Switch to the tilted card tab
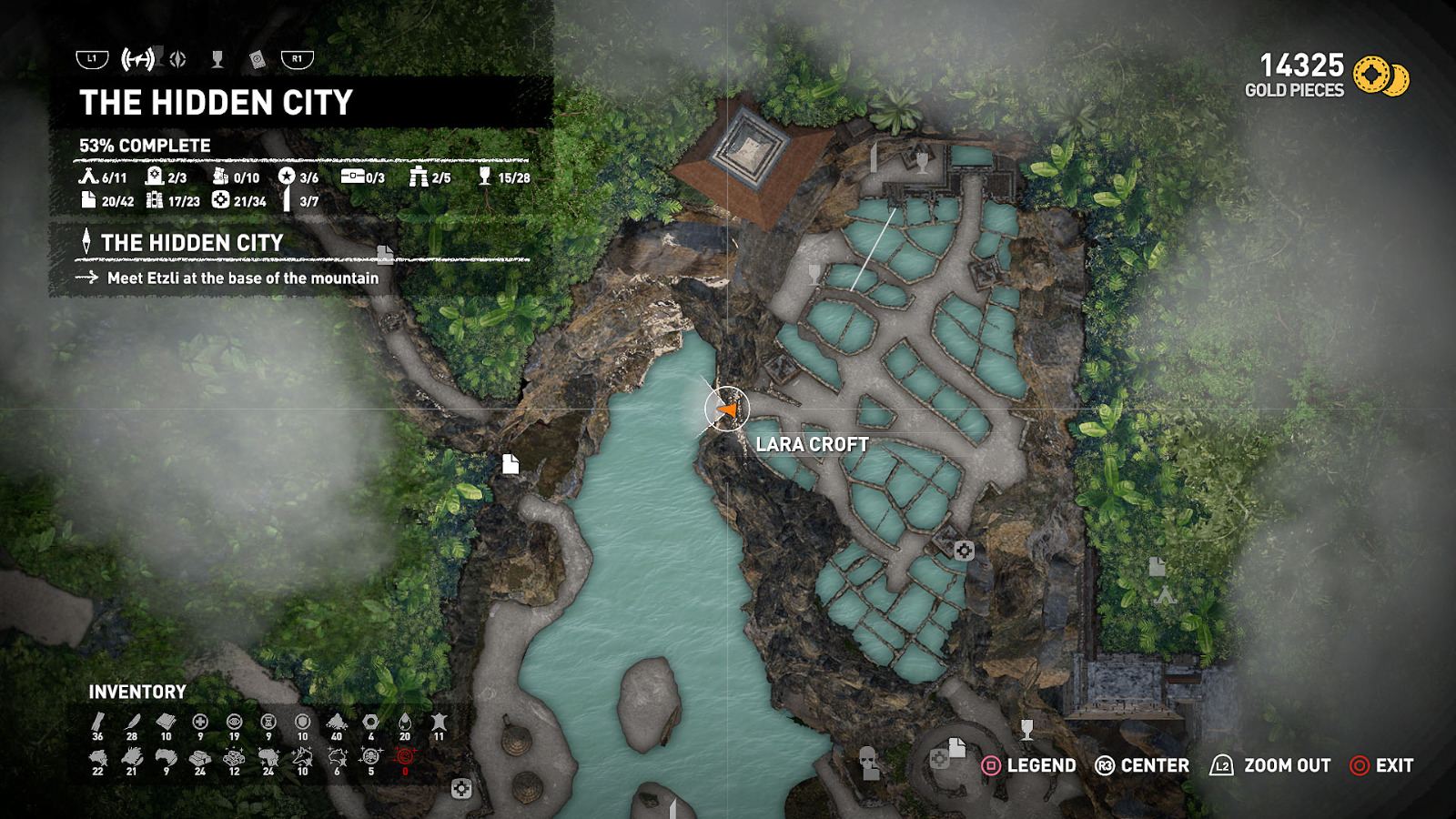Image resolution: width=1456 pixels, height=819 pixels. [x=258, y=60]
